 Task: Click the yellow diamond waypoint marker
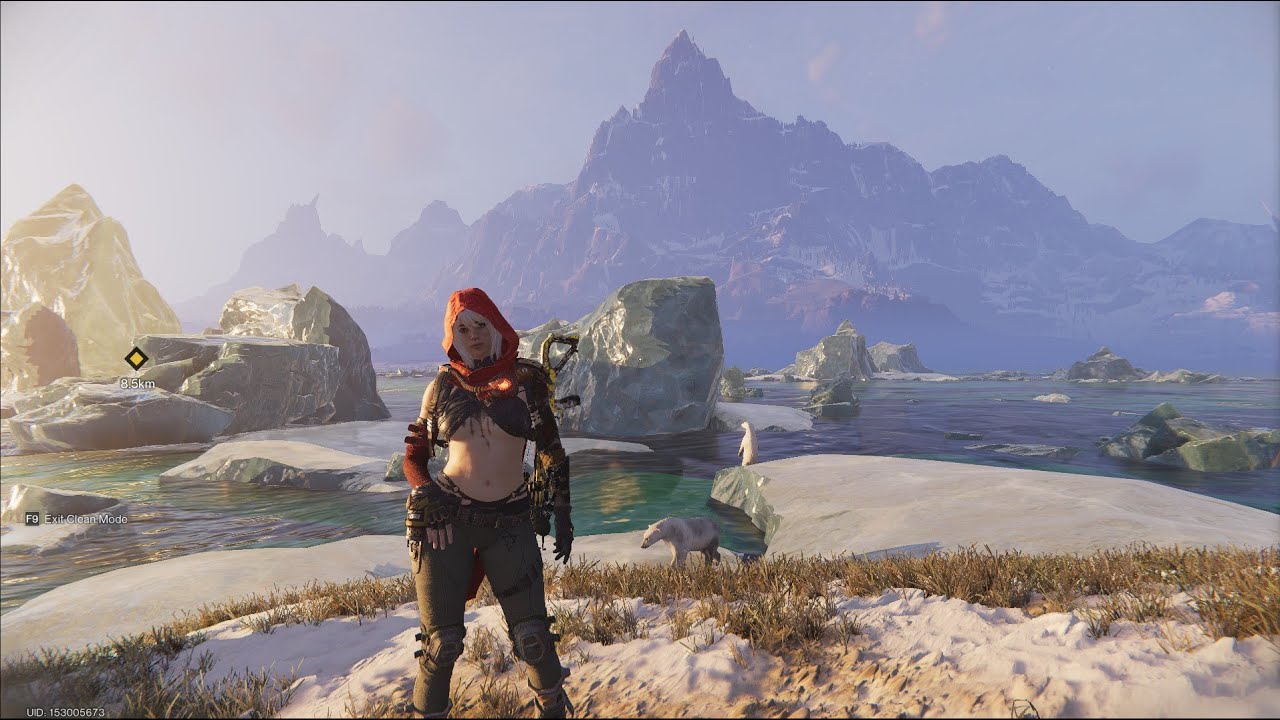pyautogui.click(x=136, y=359)
